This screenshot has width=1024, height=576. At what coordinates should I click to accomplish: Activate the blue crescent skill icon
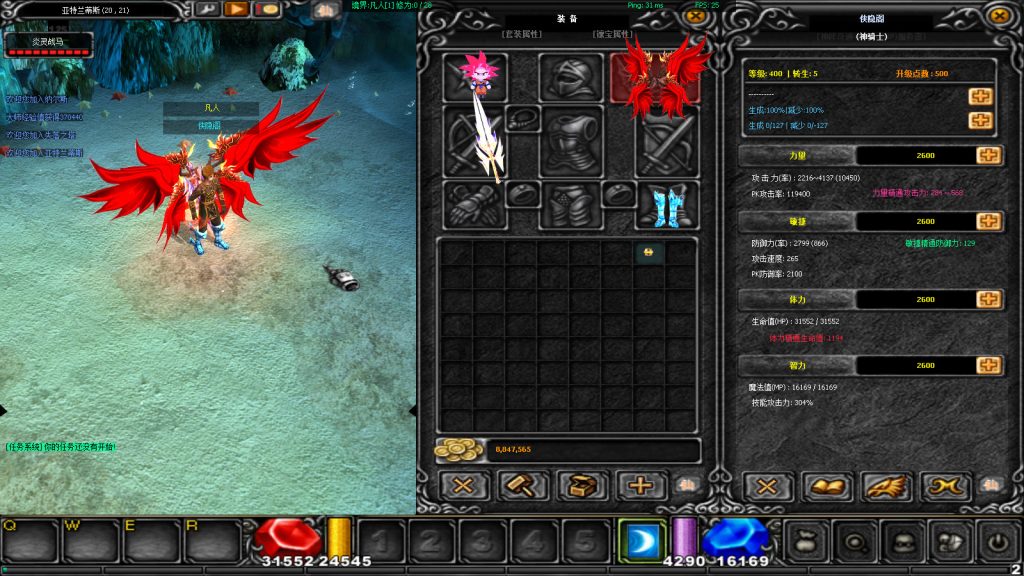pyautogui.click(x=640, y=541)
